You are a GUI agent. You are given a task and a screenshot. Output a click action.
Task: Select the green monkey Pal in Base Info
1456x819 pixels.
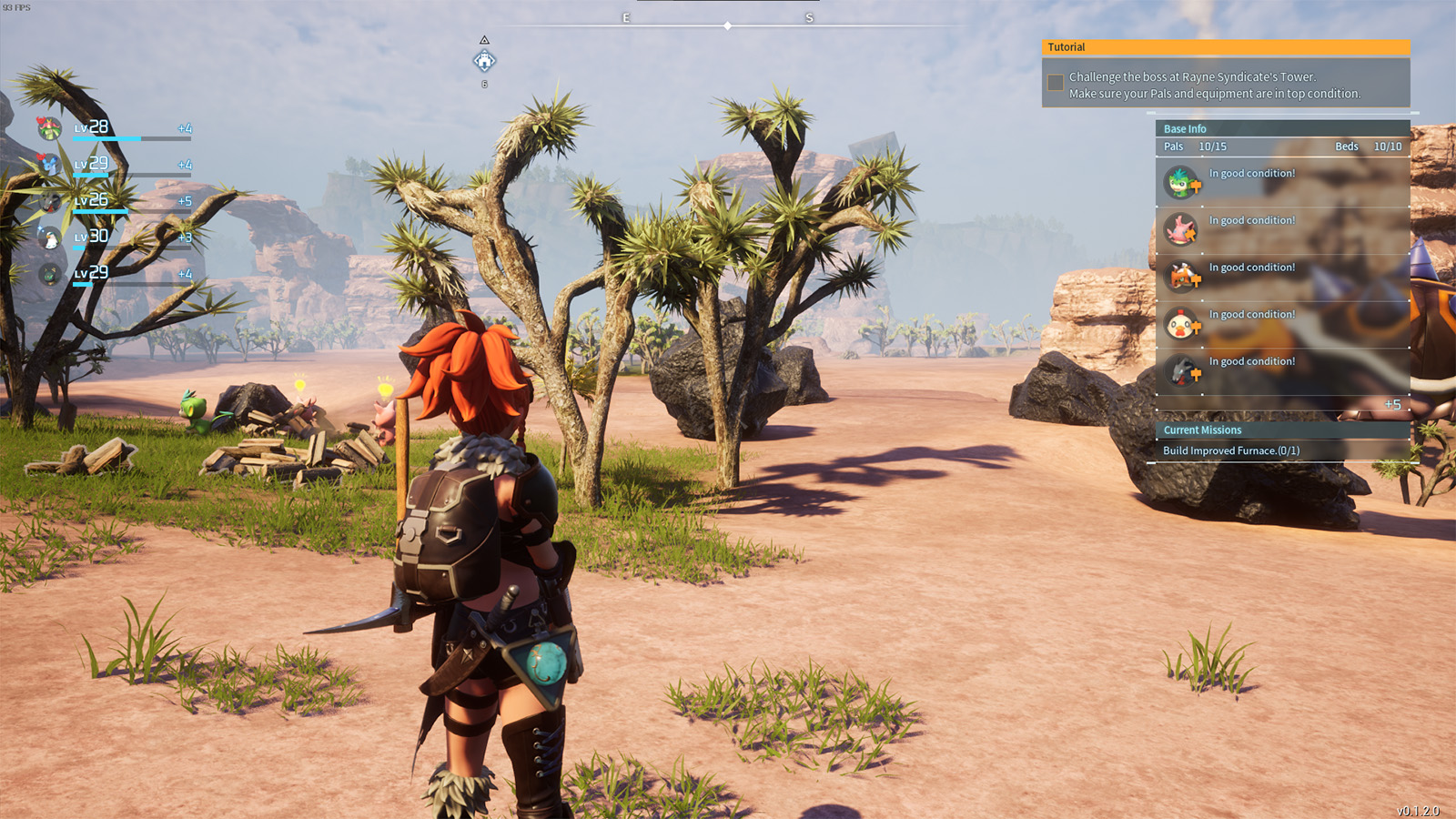[x=1181, y=182]
